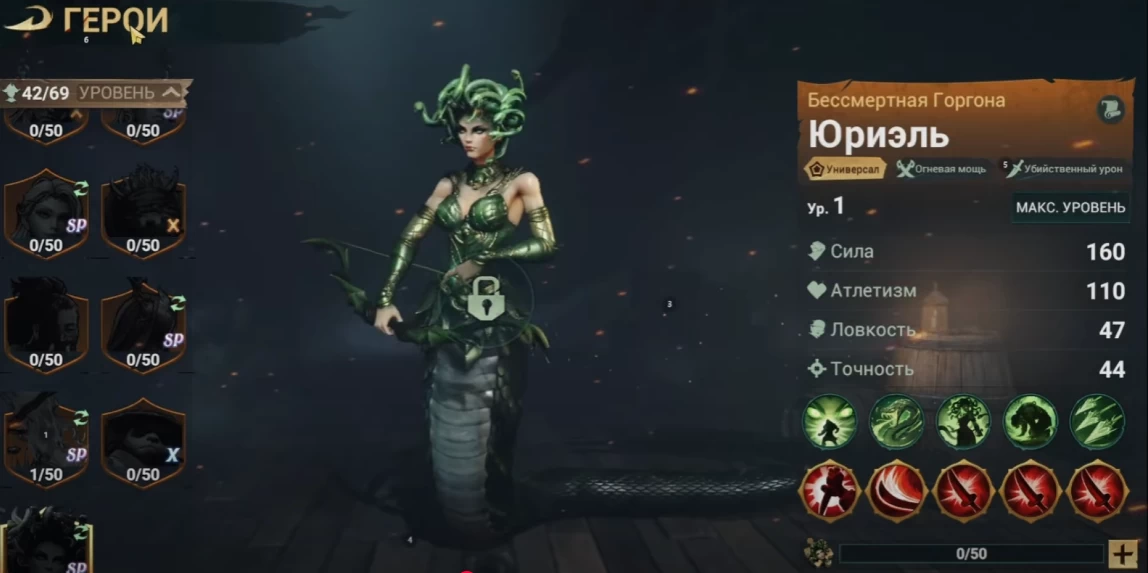Image resolution: width=1148 pixels, height=573 pixels.
Task: Show the Огневая мощь tag details
Action: 941,169
